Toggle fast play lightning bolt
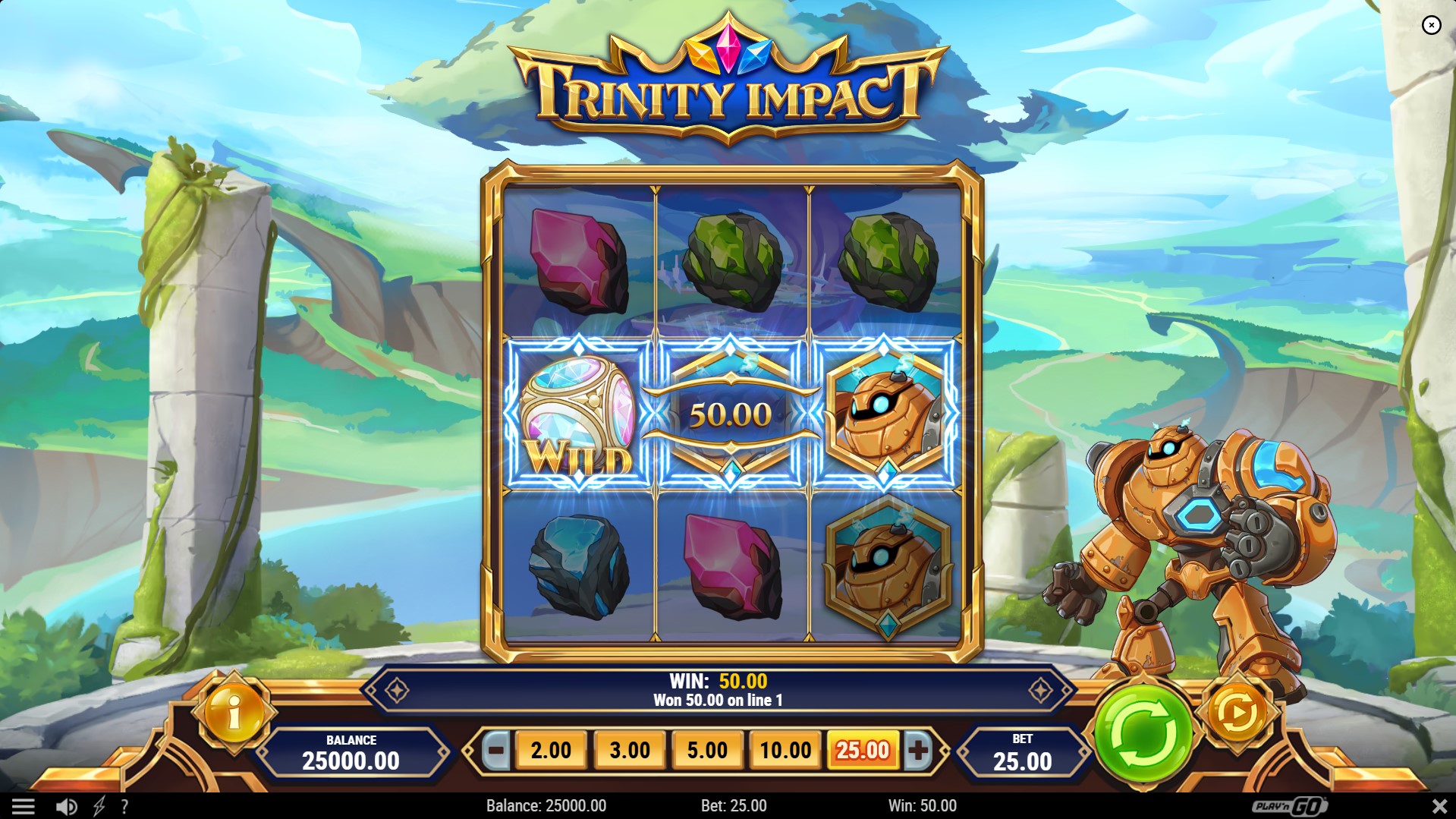The image size is (1456, 819). pos(99,806)
